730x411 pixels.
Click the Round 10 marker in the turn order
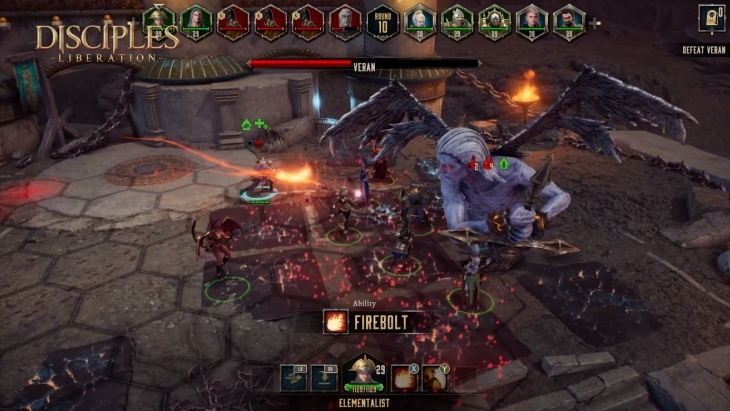pos(381,21)
